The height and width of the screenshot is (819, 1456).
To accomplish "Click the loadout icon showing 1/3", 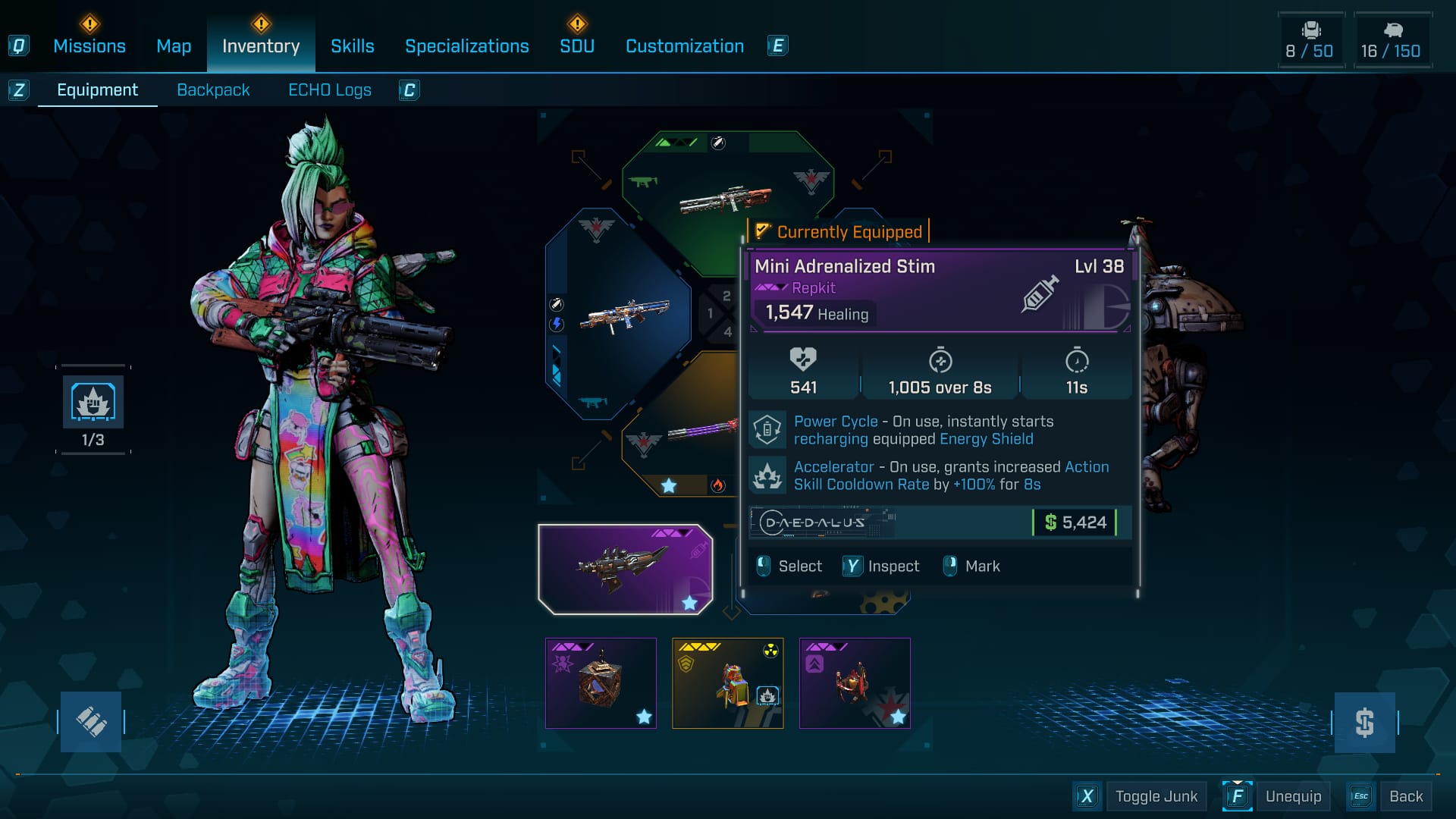I will (93, 403).
